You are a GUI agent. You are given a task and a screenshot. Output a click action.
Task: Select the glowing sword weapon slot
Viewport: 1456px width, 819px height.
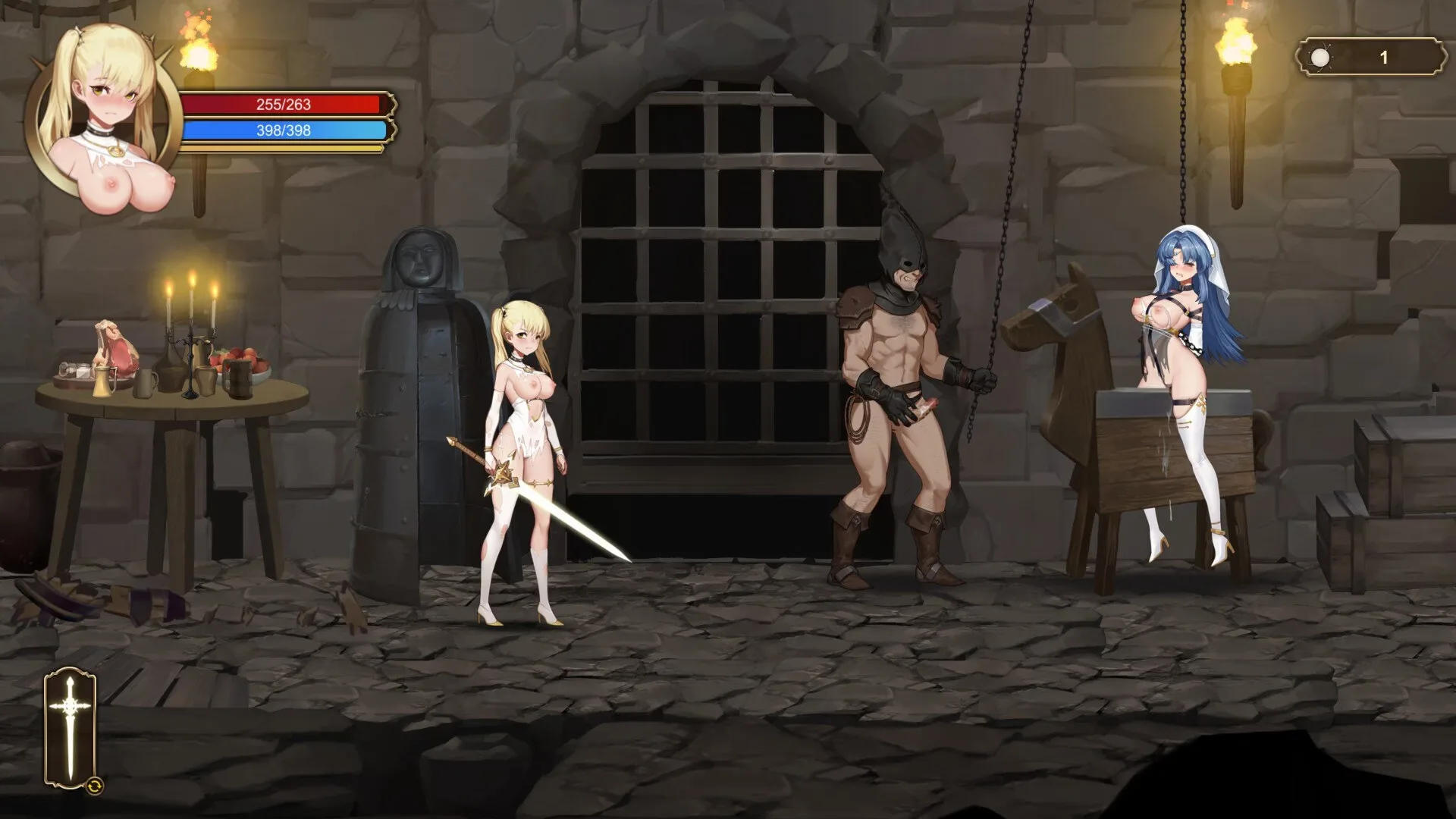(69, 726)
